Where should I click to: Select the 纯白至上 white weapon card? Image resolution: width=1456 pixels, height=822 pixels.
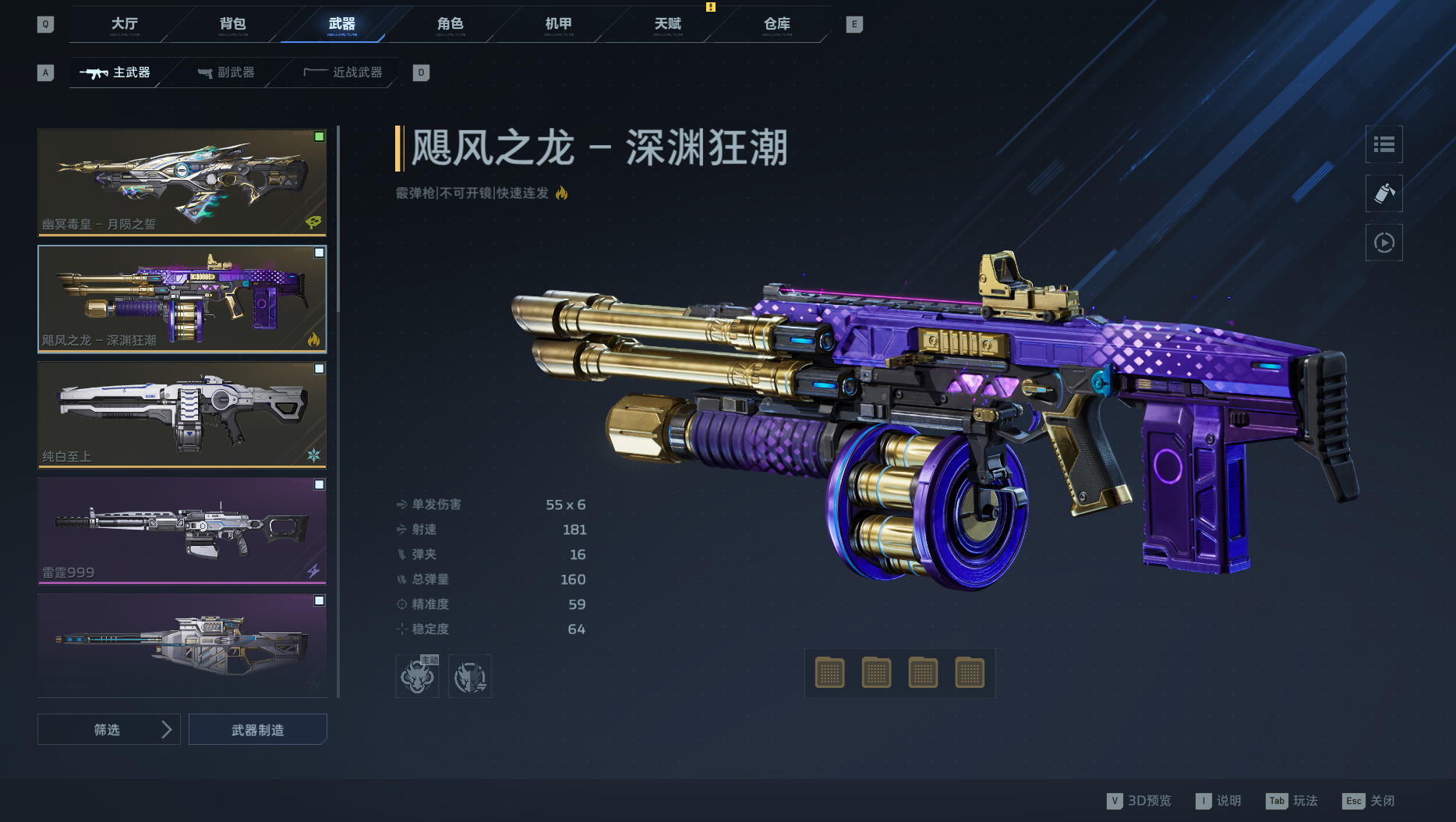(182, 414)
